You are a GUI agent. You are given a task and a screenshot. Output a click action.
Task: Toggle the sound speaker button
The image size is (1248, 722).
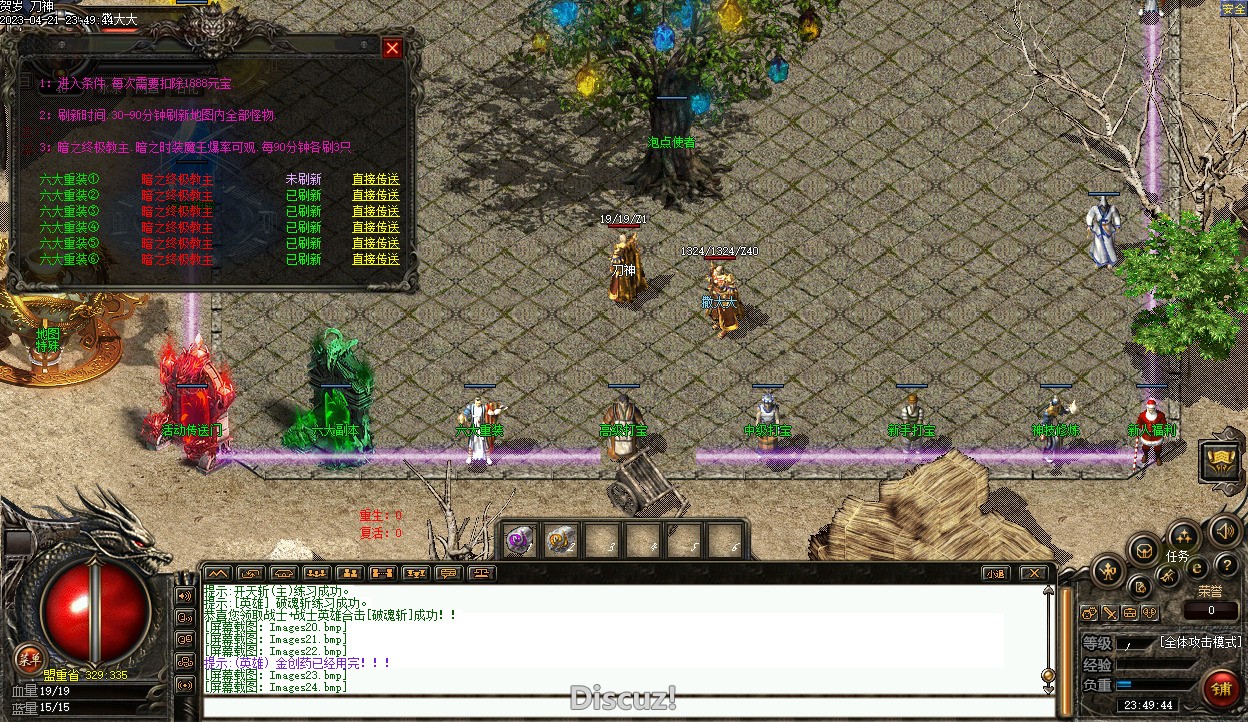[1224, 530]
